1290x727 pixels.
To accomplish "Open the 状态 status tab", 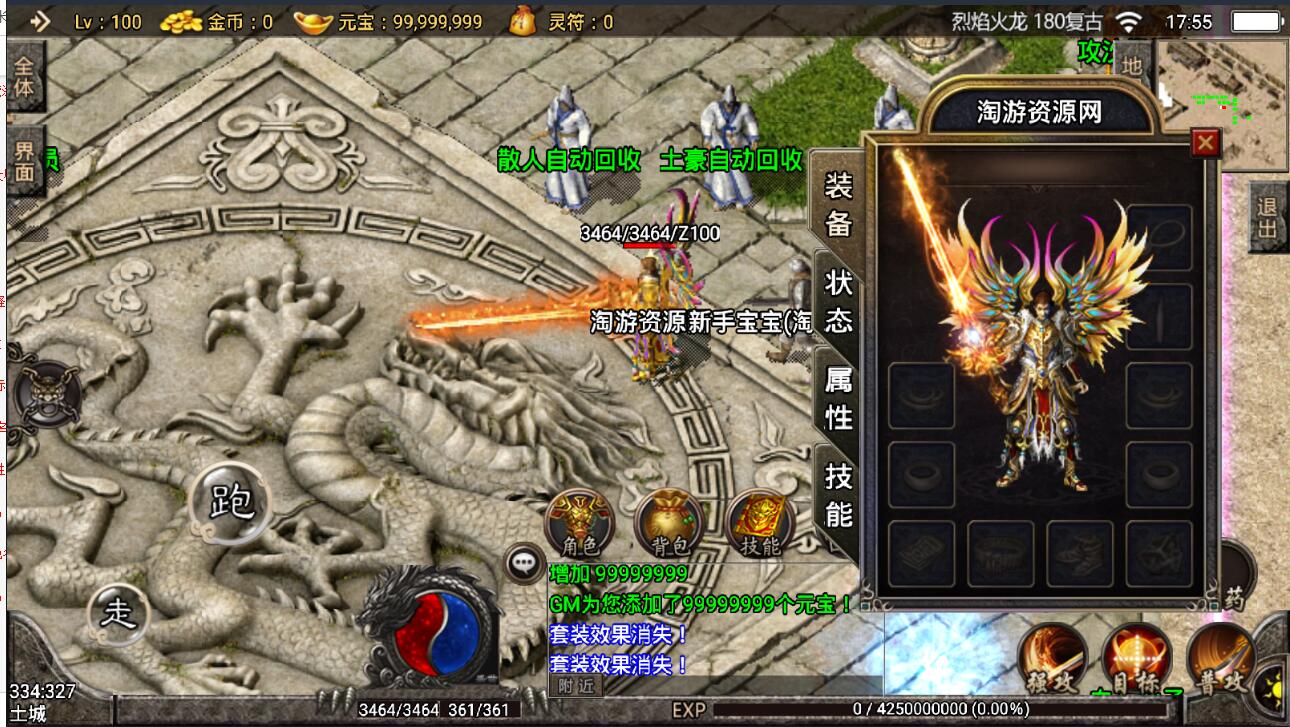I will [838, 300].
